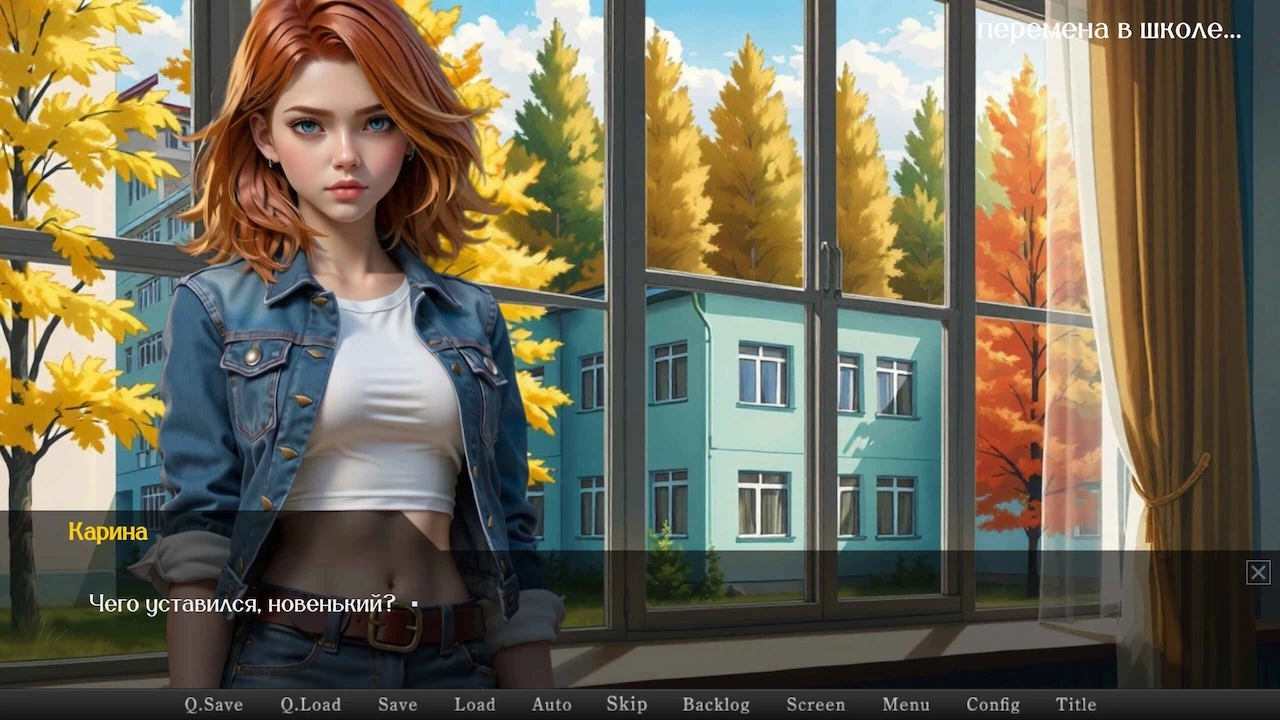
Task: Hide the dialogue box using the X icon
Action: pos(1257,572)
